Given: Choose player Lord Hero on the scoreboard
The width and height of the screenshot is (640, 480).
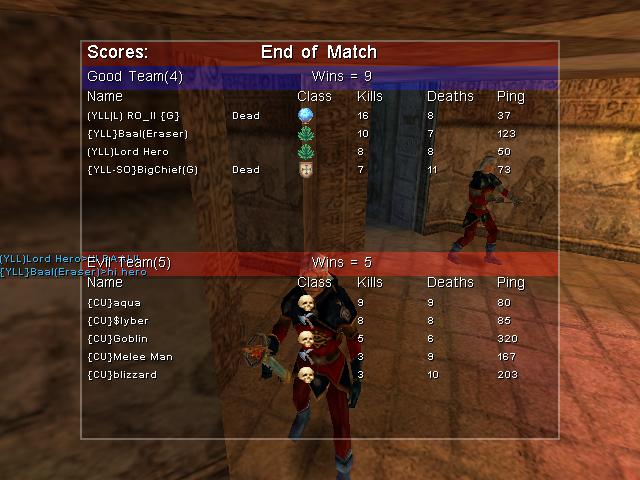Looking at the screenshot, I should click(x=127, y=152).
